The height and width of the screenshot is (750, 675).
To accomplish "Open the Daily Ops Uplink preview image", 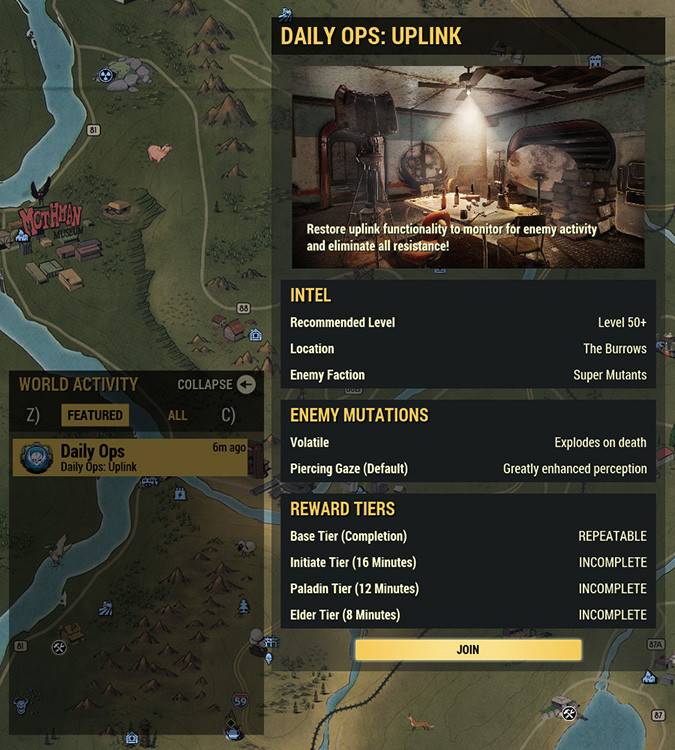I will (468, 167).
